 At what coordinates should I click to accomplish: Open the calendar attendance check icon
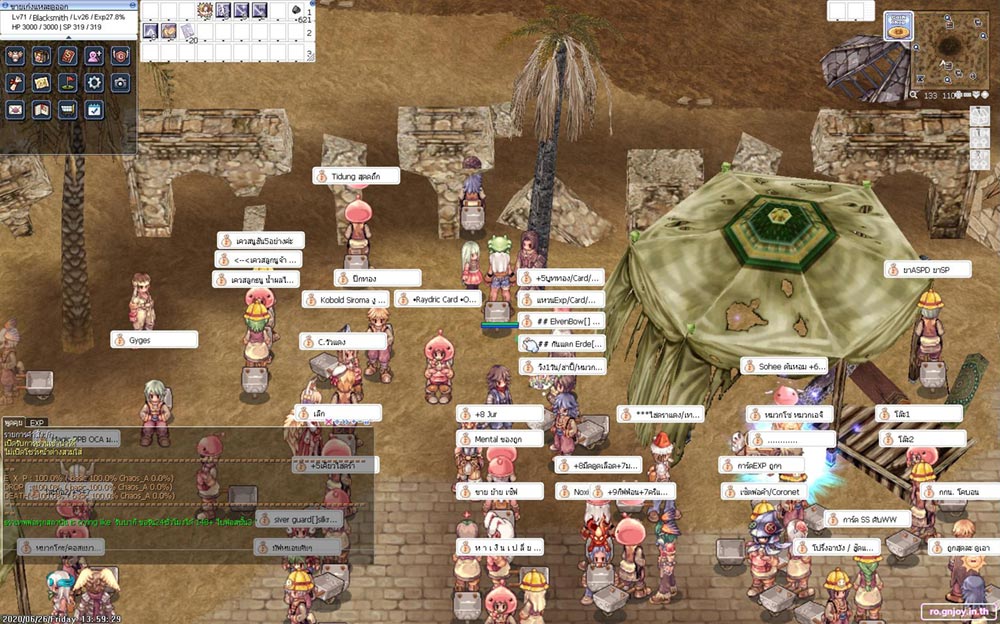[94, 110]
